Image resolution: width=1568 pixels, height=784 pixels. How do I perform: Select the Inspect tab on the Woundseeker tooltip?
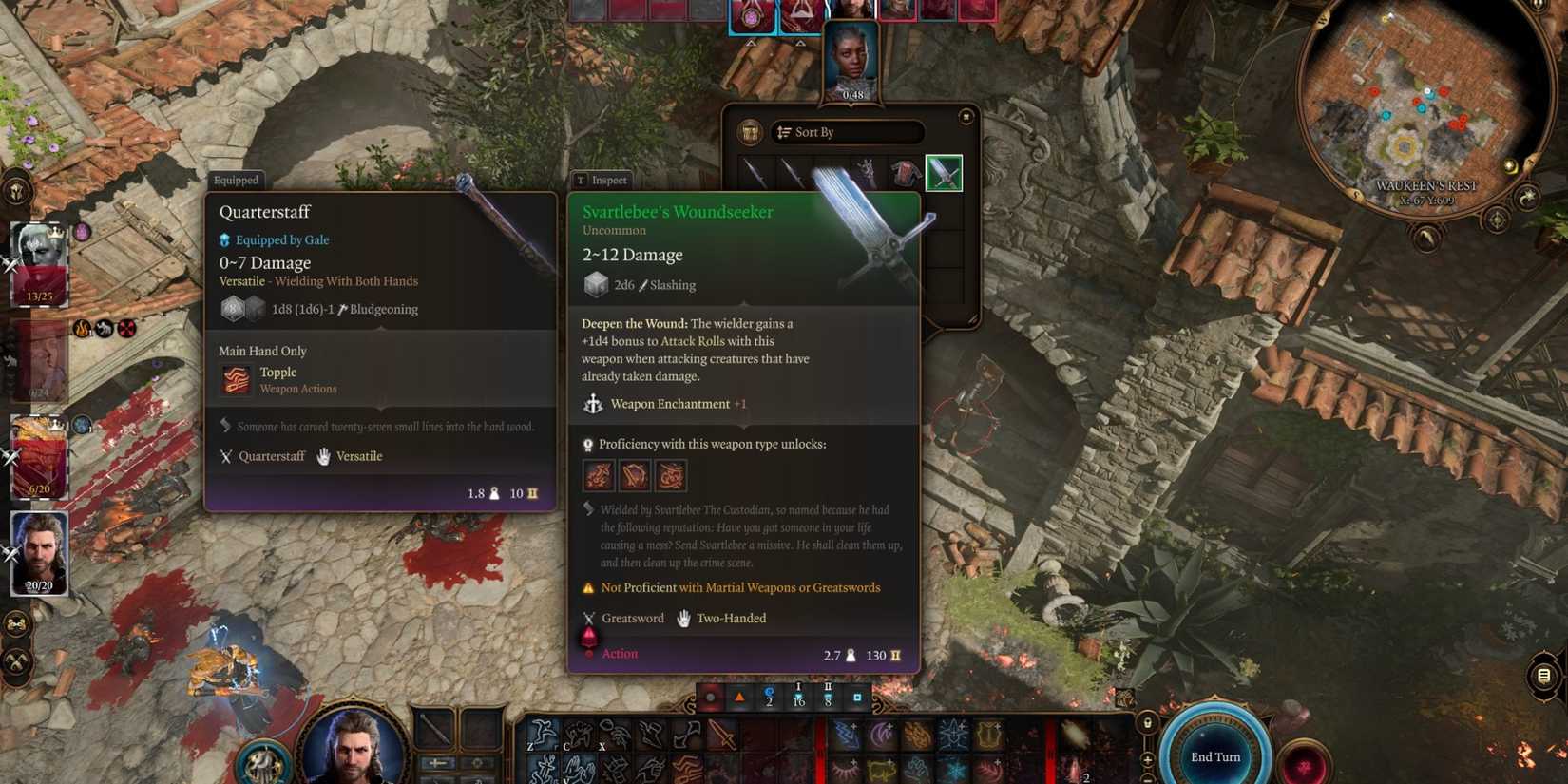tap(602, 180)
